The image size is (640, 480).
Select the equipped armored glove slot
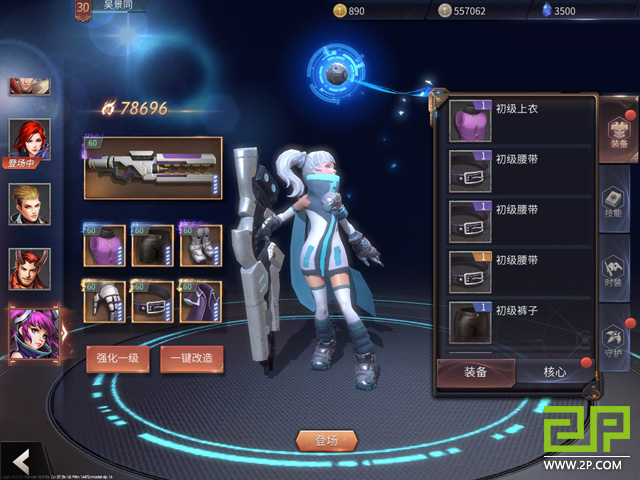point(104,301)
